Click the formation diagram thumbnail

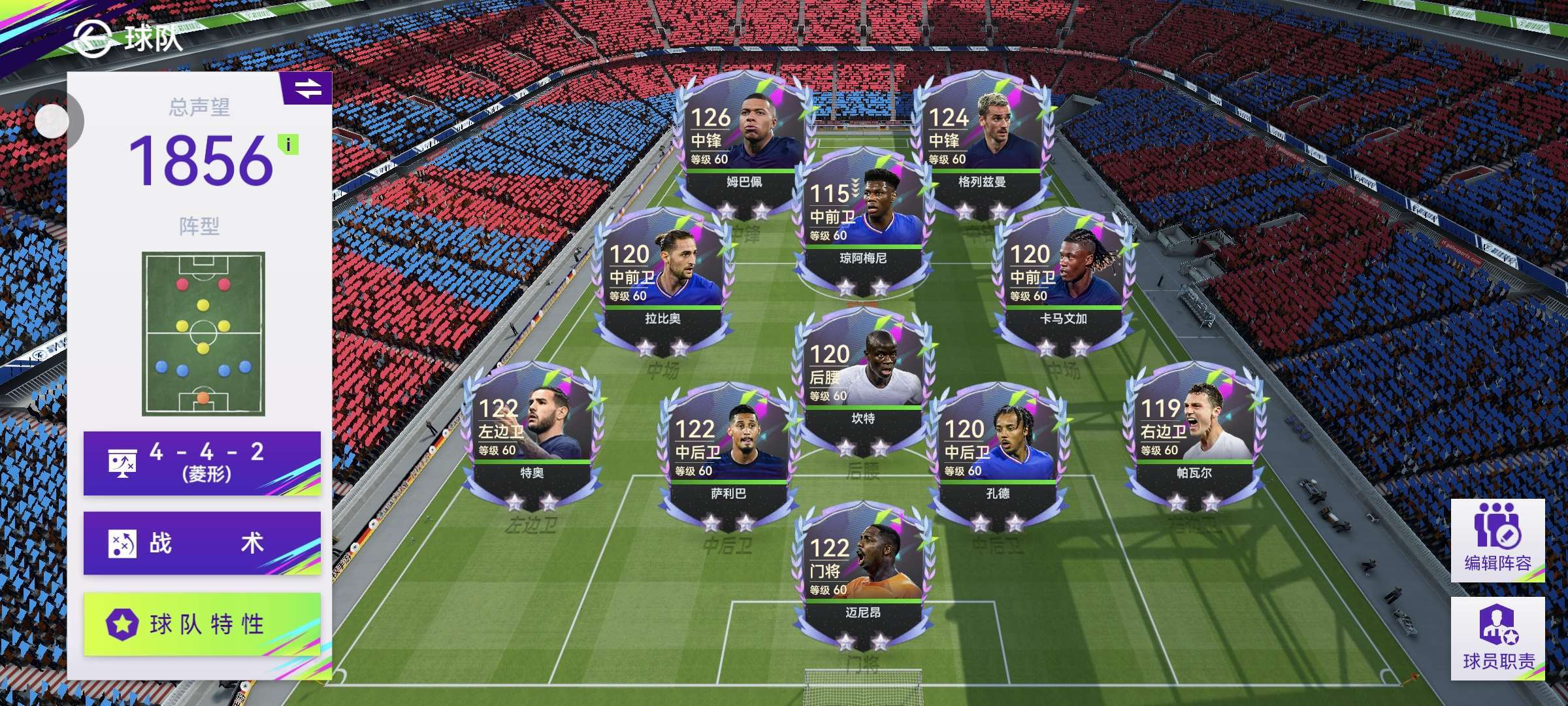tap(203, 333)
